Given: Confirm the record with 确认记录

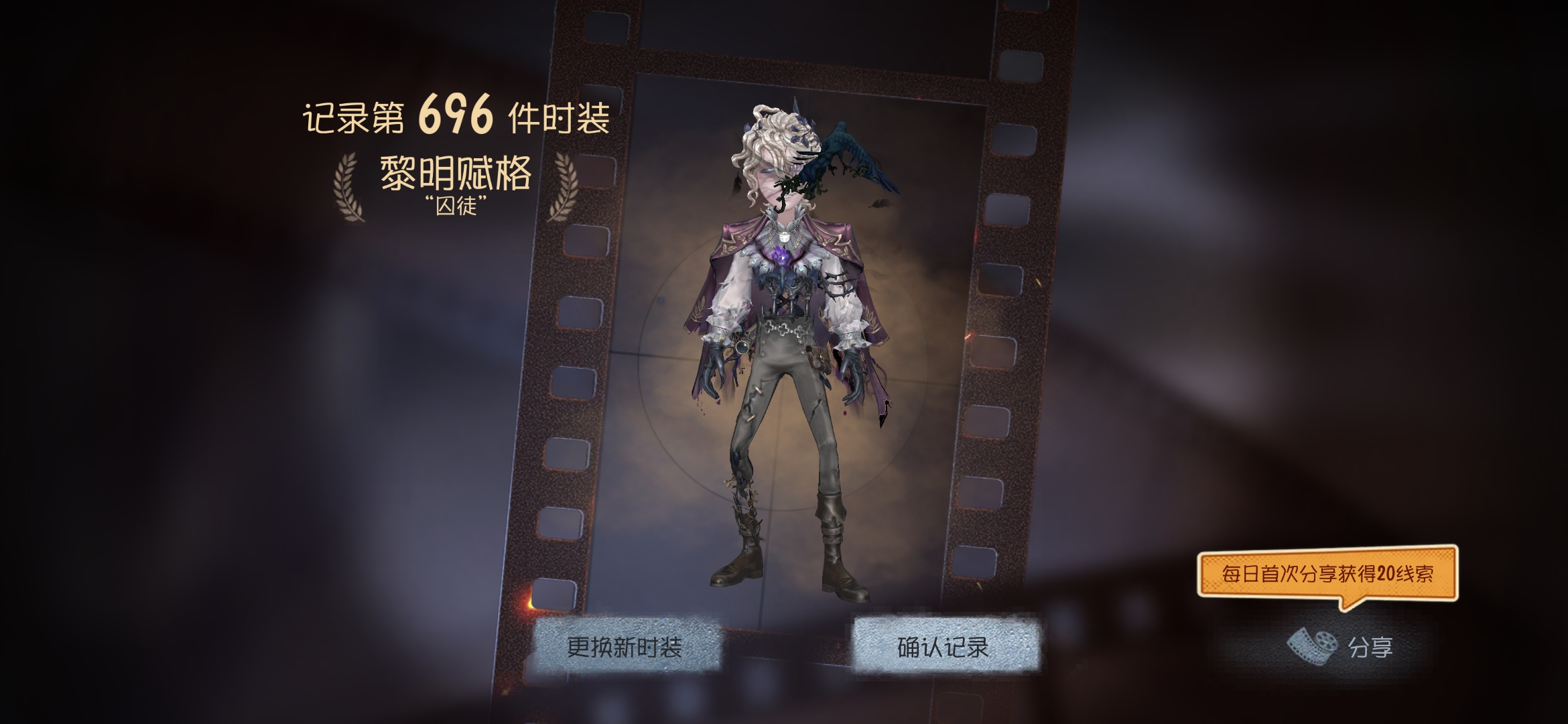Looking at the screenshot, I should [x=943, y=647].
